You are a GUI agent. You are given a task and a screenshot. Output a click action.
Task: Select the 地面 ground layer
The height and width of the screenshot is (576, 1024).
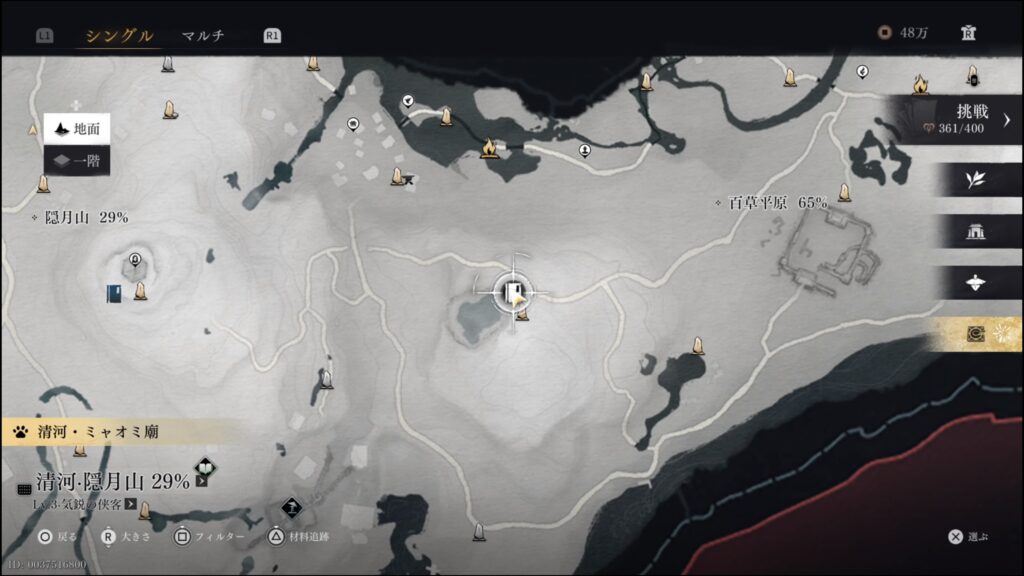[77, 129]
